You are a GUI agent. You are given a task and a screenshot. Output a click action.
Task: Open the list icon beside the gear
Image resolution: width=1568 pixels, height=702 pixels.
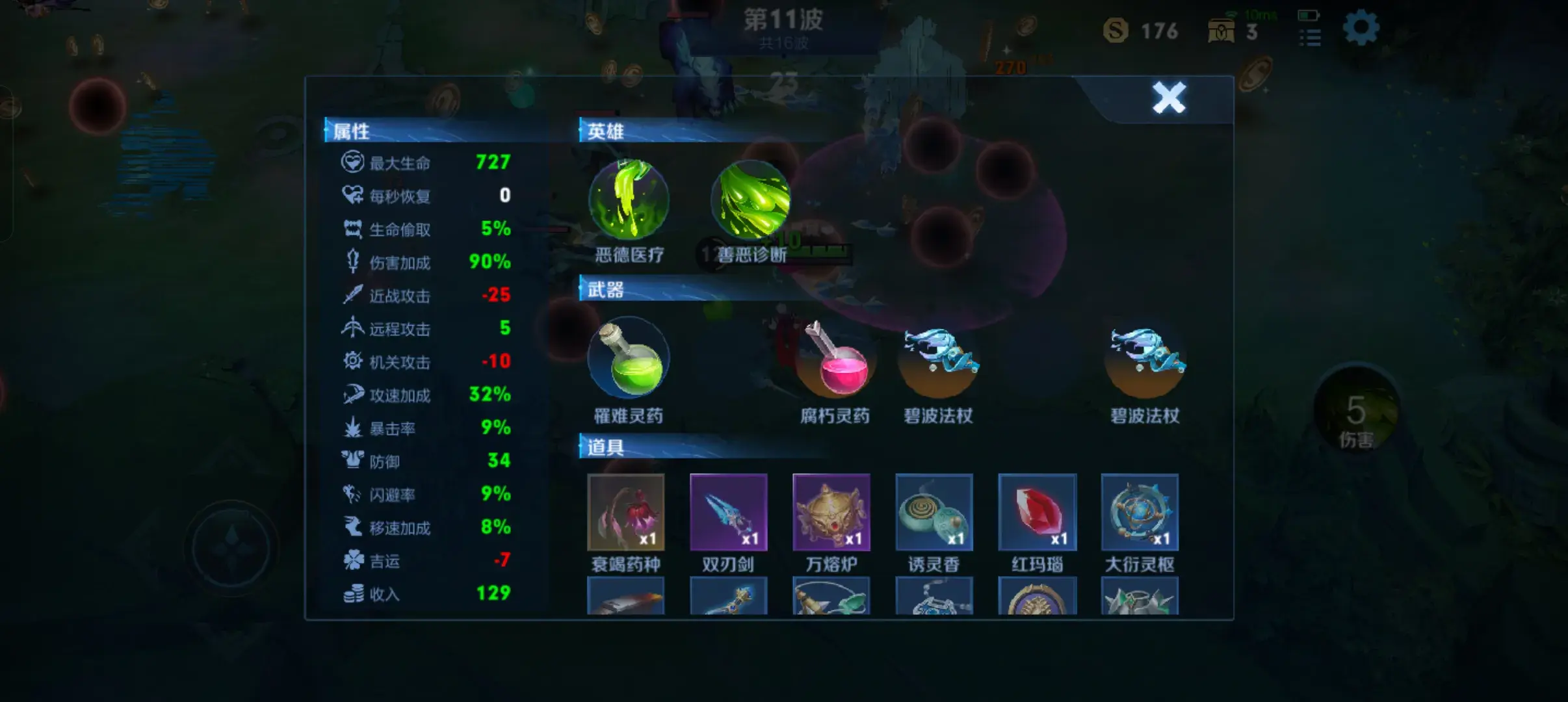click(x=1310, y=38)
